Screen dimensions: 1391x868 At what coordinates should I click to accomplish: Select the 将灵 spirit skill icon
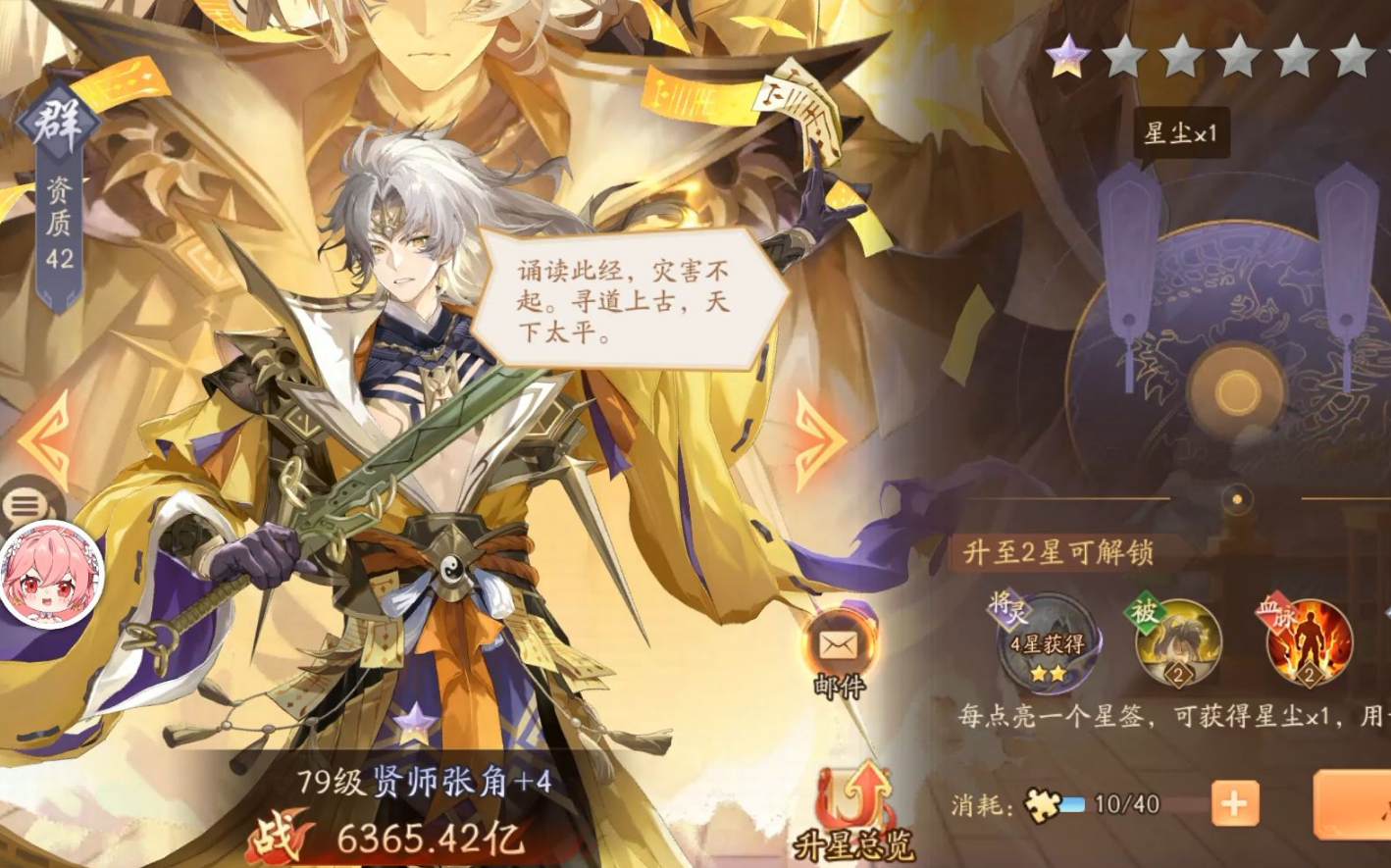tap(1049, 638)
